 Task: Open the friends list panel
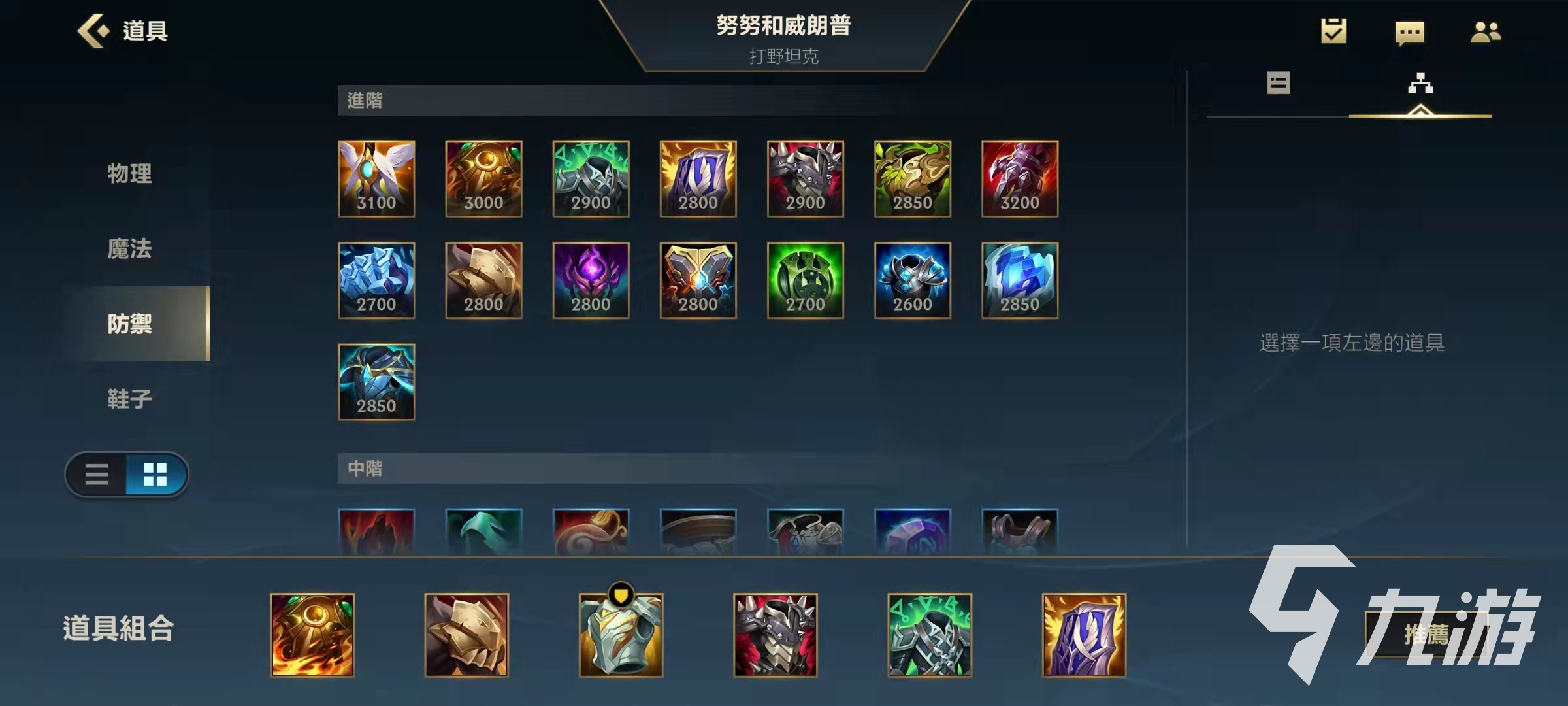pos(1488,31)
